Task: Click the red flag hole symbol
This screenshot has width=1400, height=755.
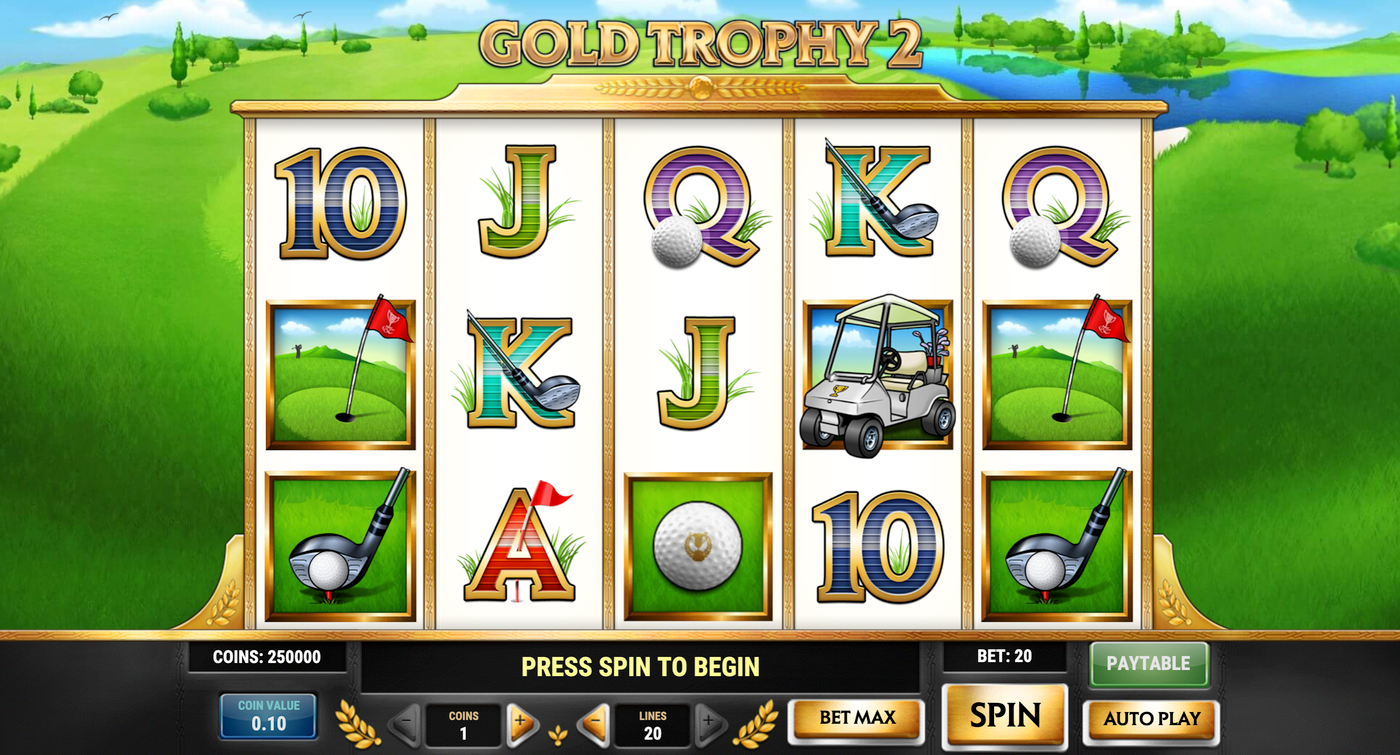Action: click(x=340, y=375)
